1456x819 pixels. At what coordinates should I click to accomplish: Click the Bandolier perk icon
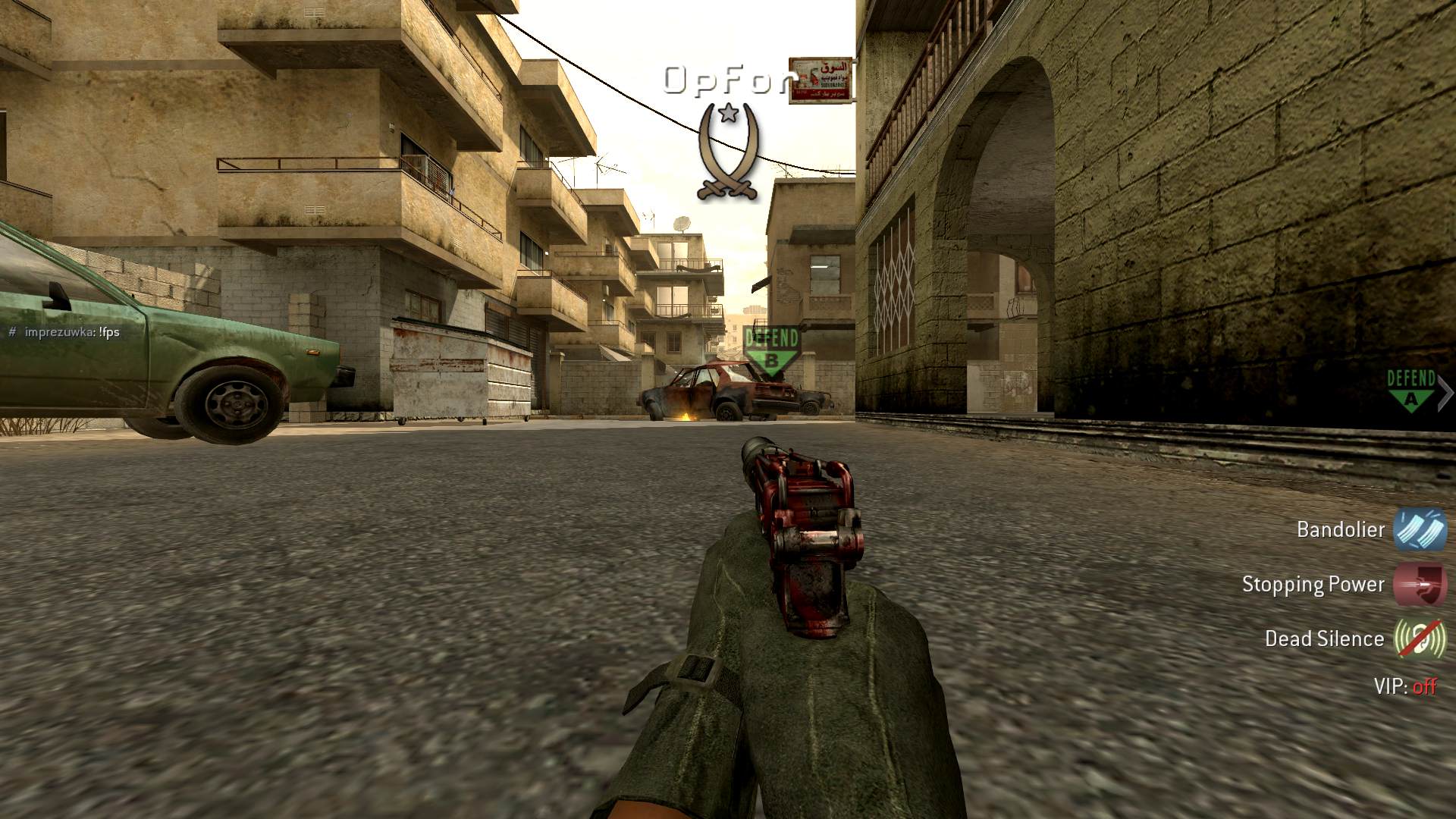click(1420, 529)
